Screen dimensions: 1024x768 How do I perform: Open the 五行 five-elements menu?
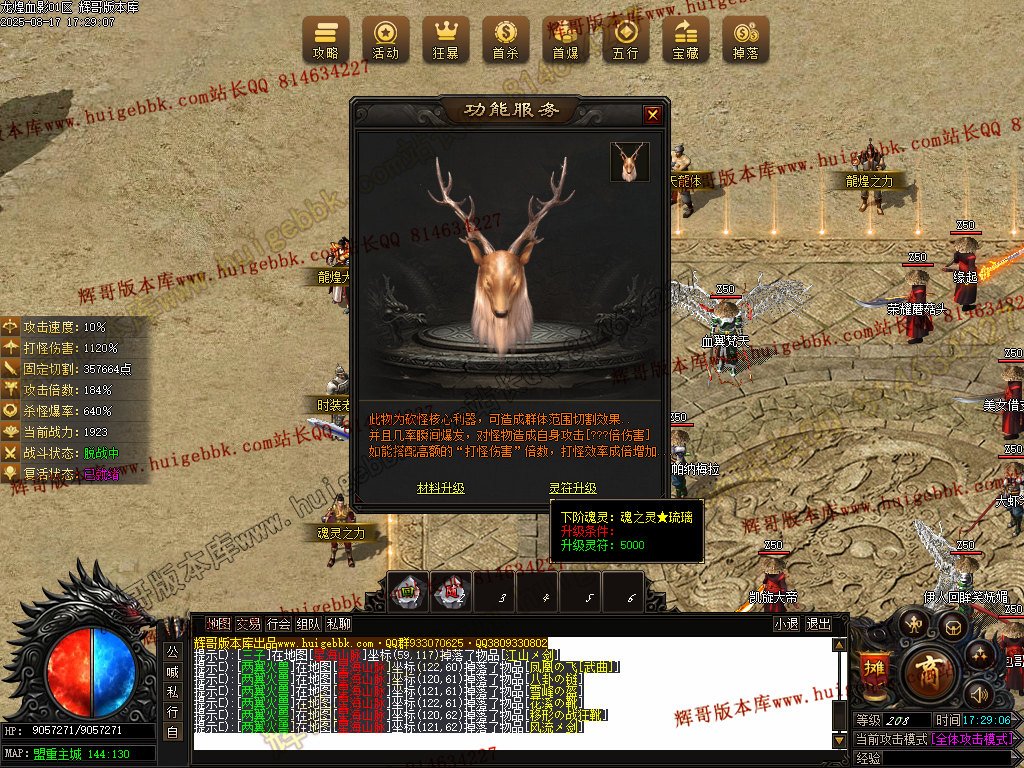(x=626, y=39)
